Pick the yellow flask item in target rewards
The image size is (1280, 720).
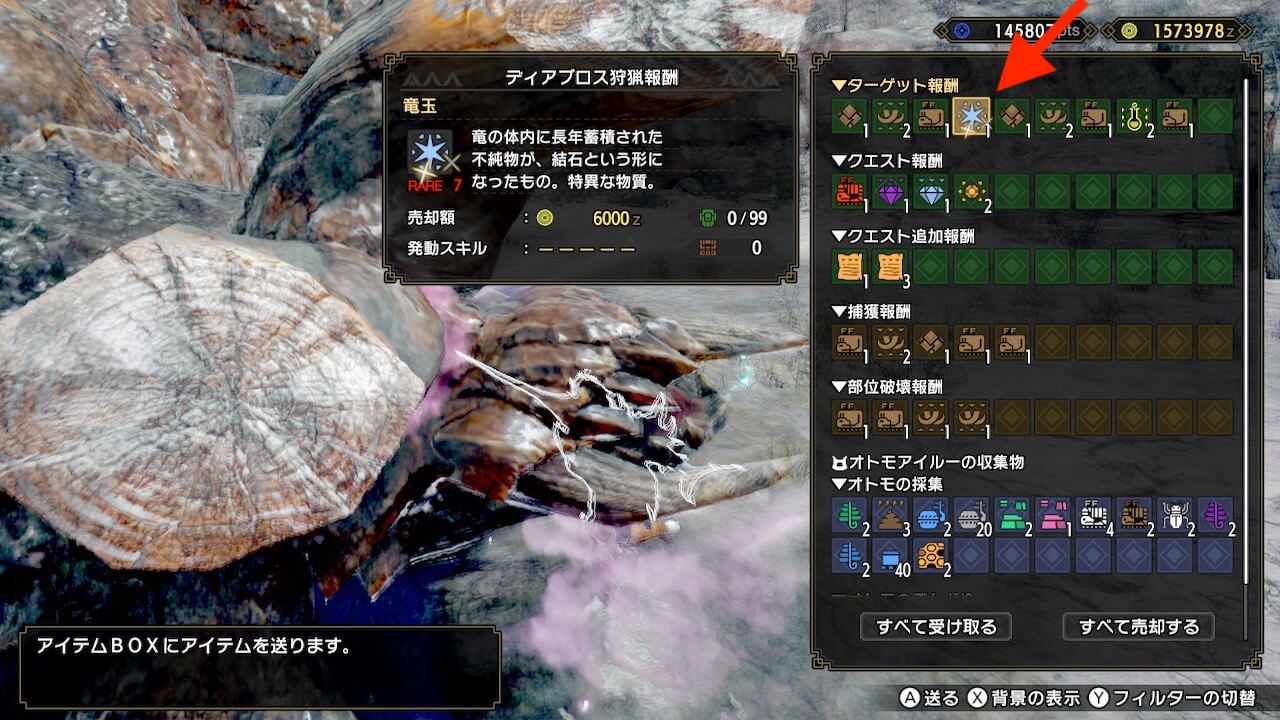(1134, 116)
